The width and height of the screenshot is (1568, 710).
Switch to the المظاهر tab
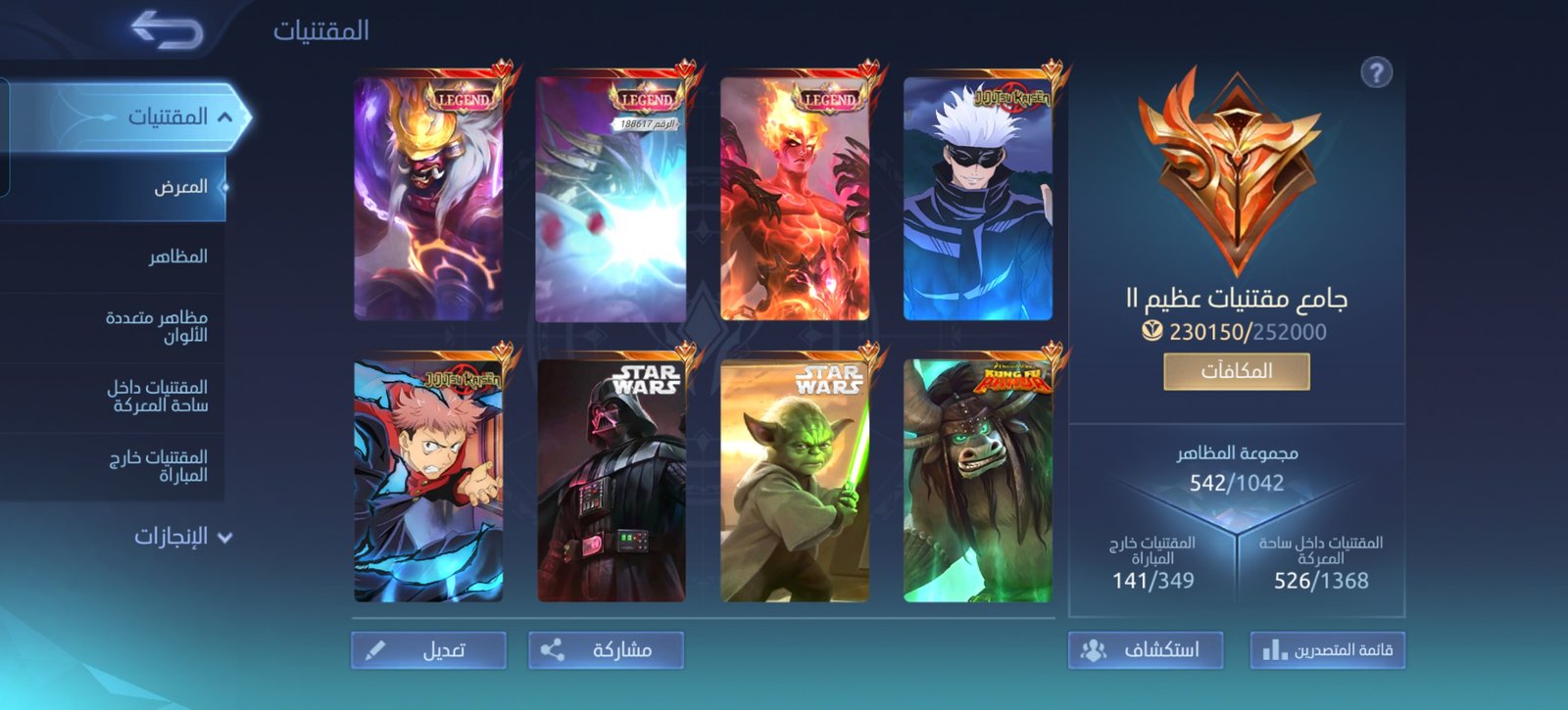coord(177,257)
